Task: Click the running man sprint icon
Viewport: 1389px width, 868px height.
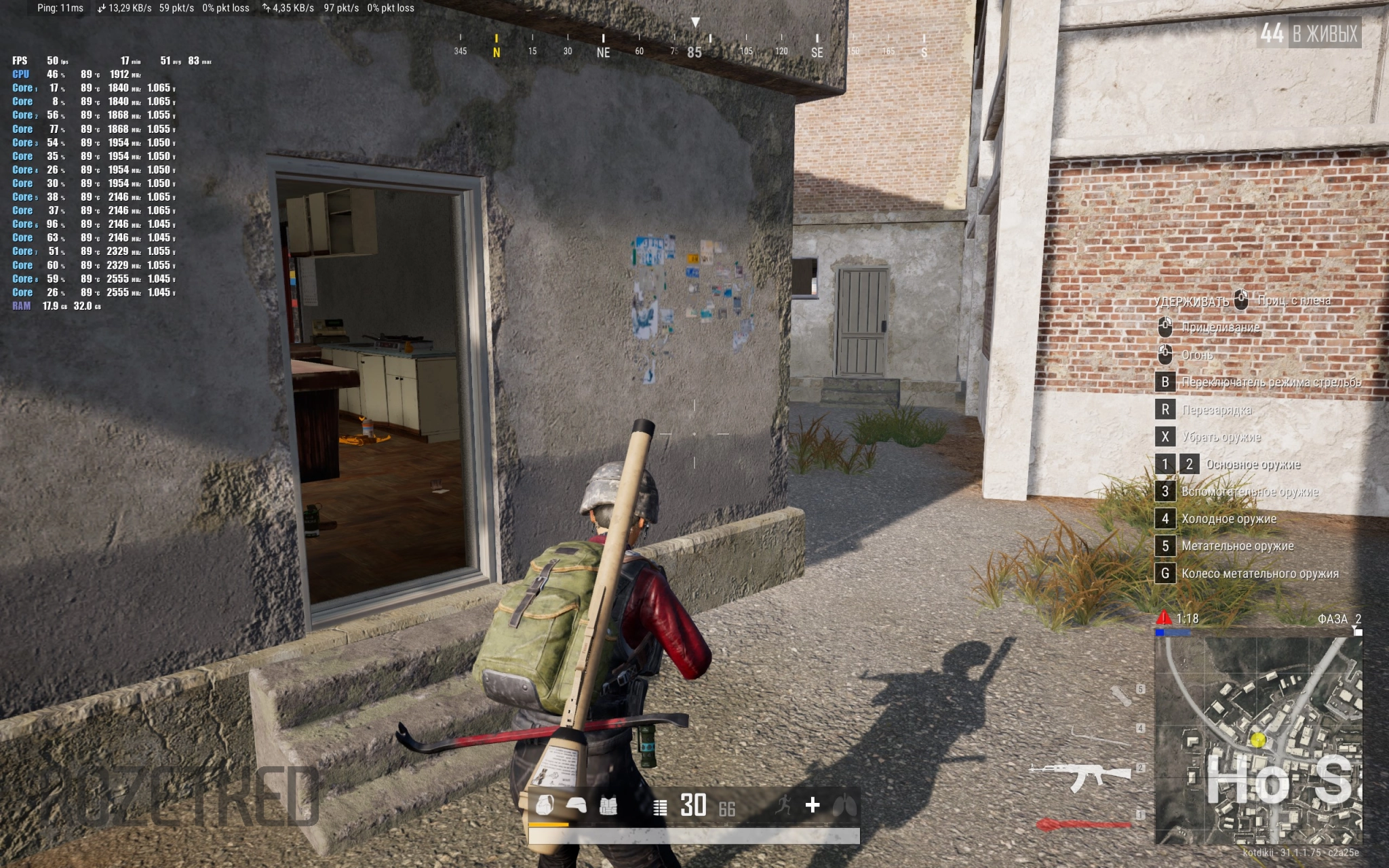Action: click(x=784, y=805)
